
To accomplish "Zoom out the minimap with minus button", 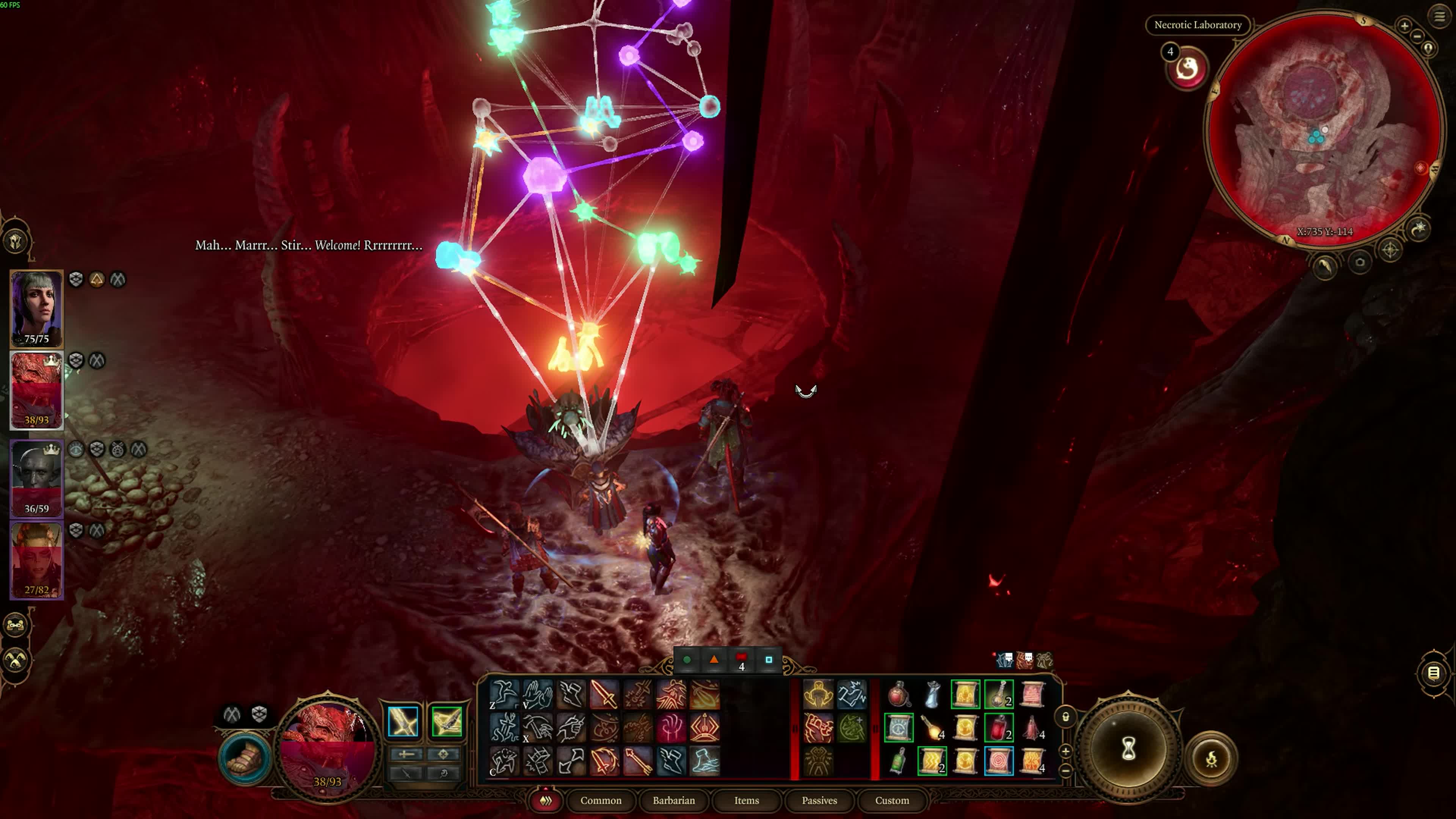I will click(1418, 37).
